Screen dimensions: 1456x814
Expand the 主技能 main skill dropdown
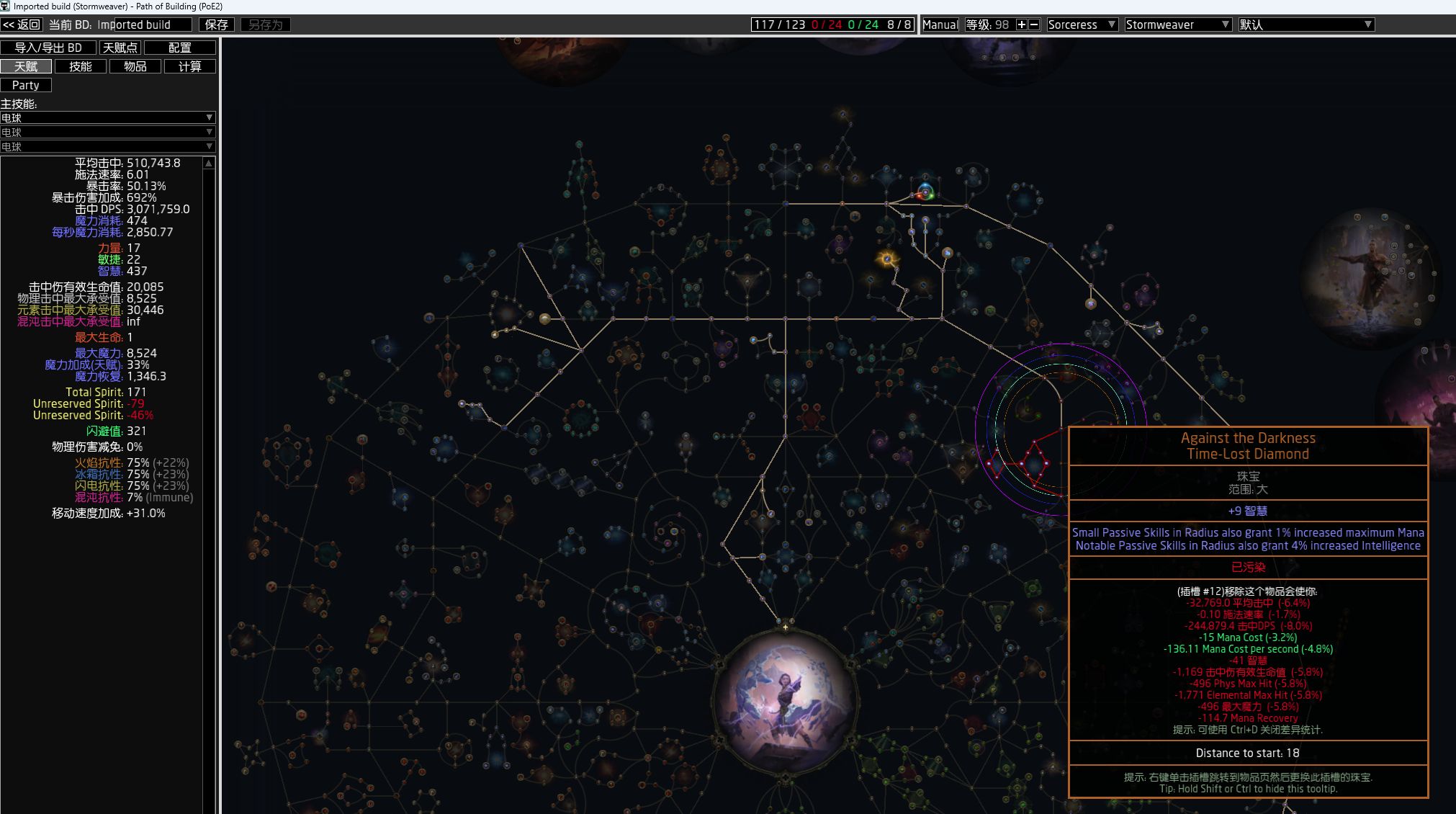[x=107, y=117]
